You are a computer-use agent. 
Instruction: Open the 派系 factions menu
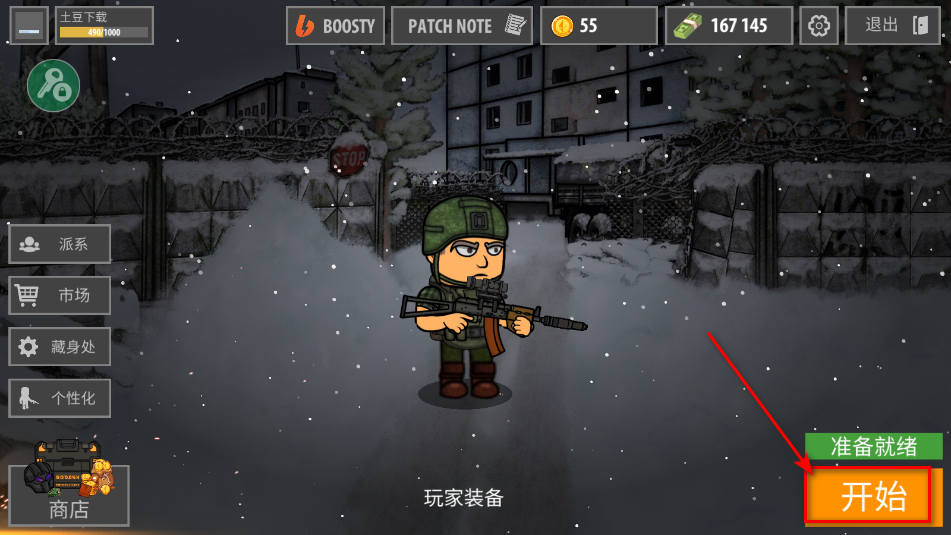pyautogui.click(x=60, y=244)
